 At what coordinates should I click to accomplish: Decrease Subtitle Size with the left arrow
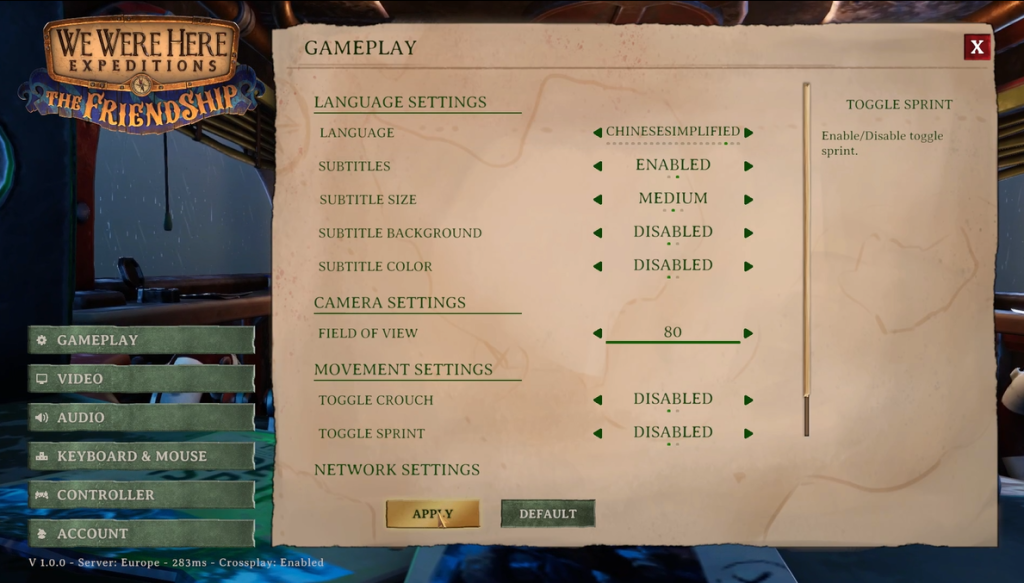[x=598, y=199]
